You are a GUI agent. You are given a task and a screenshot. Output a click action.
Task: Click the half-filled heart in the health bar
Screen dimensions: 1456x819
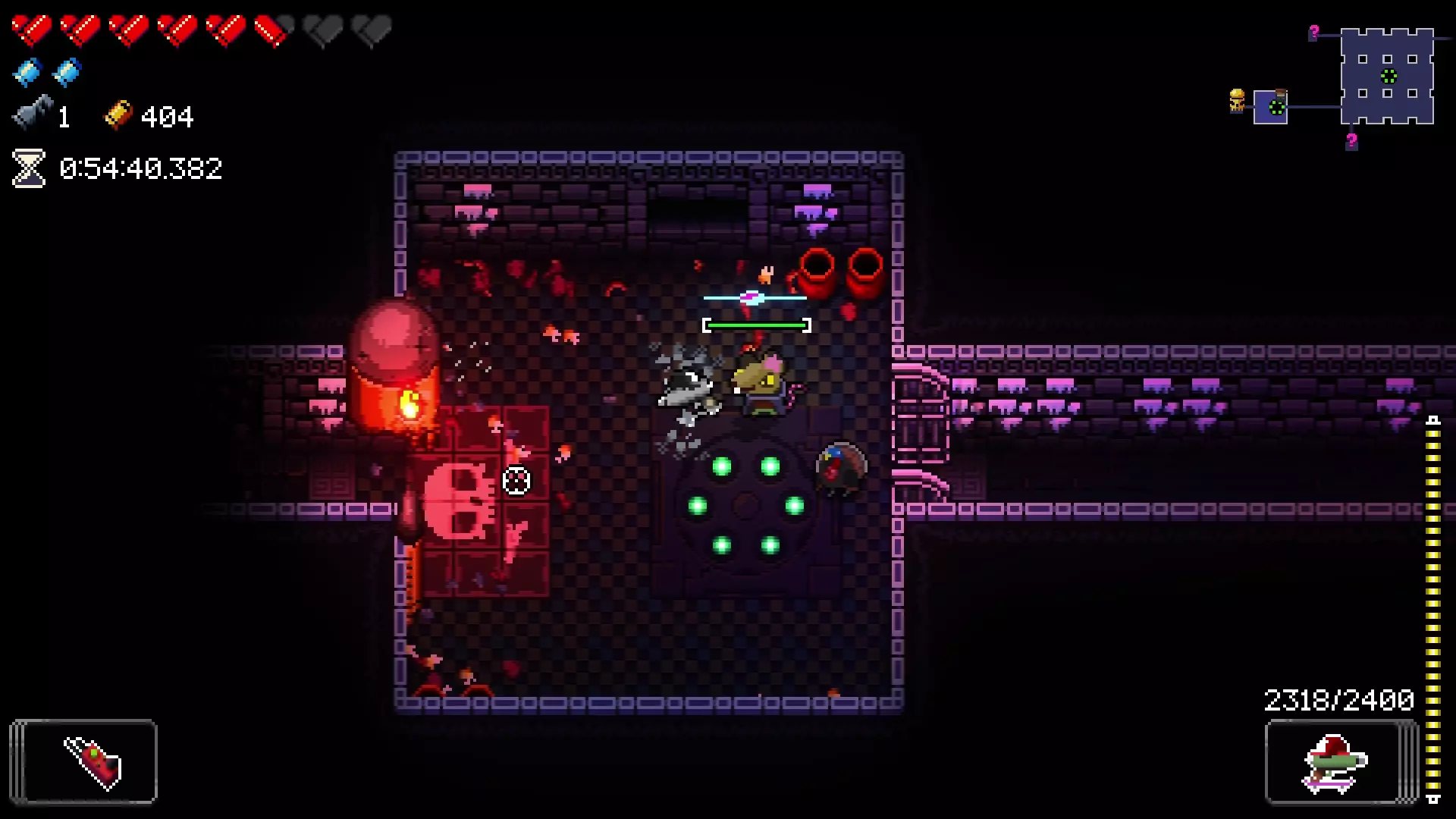(271, 30)
